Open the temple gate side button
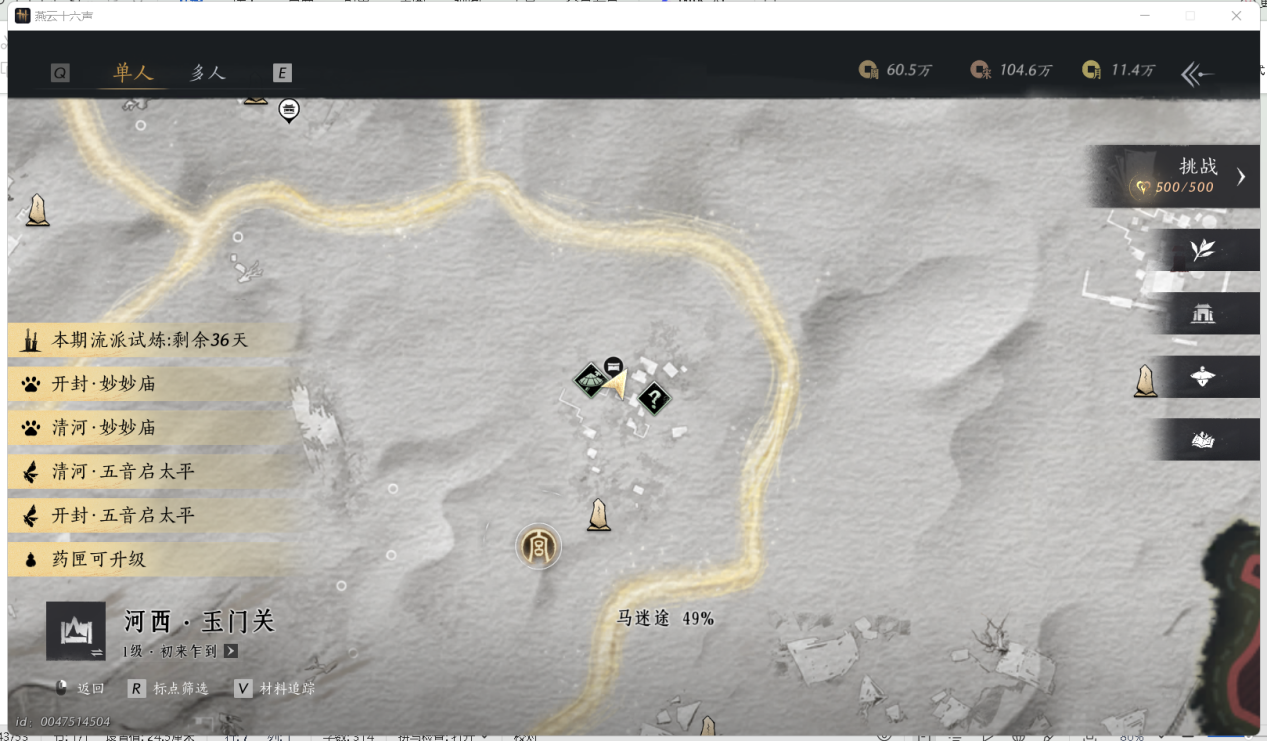 click(x=1202, y=314)
